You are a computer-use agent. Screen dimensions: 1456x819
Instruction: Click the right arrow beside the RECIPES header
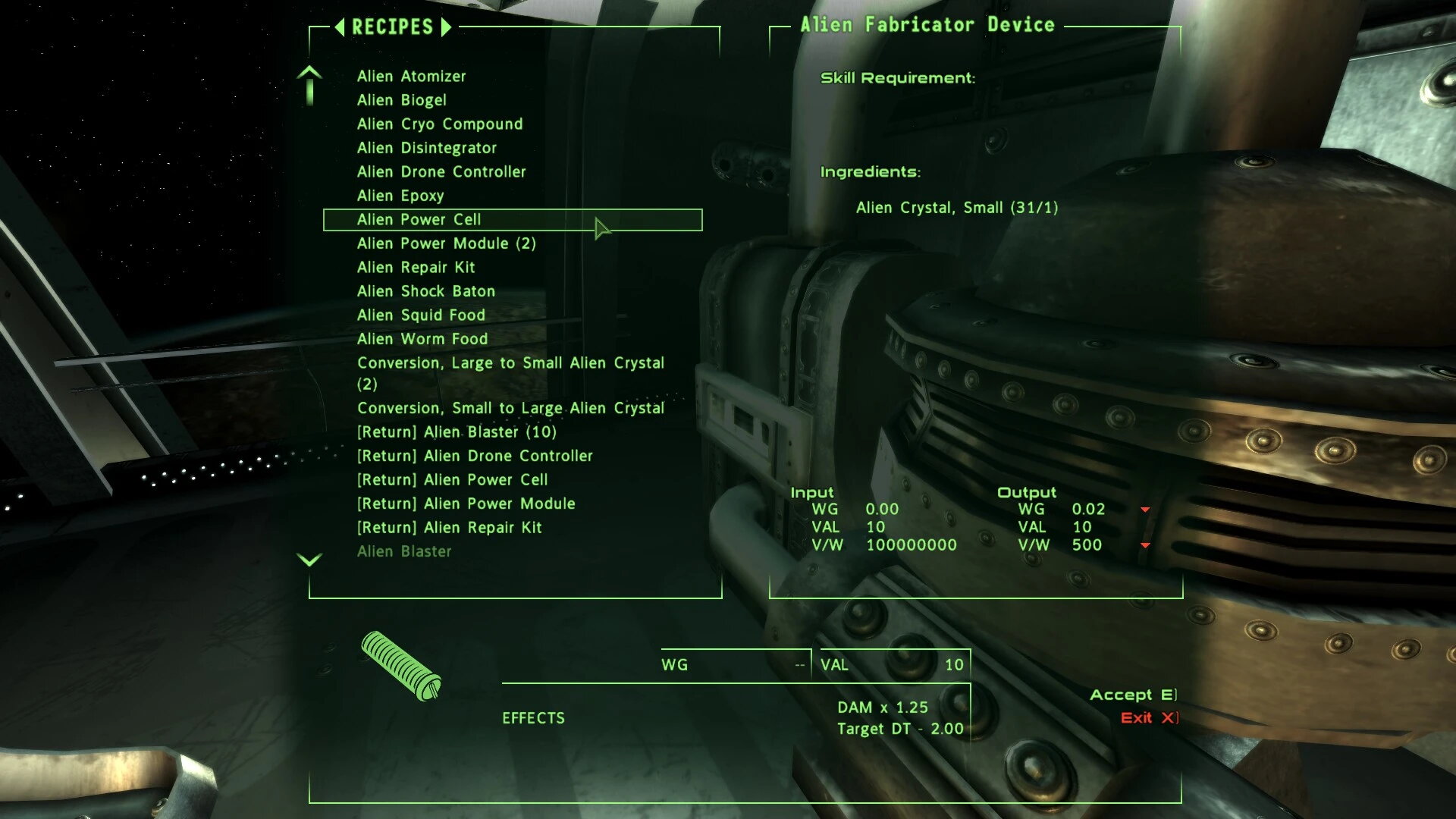446,27
